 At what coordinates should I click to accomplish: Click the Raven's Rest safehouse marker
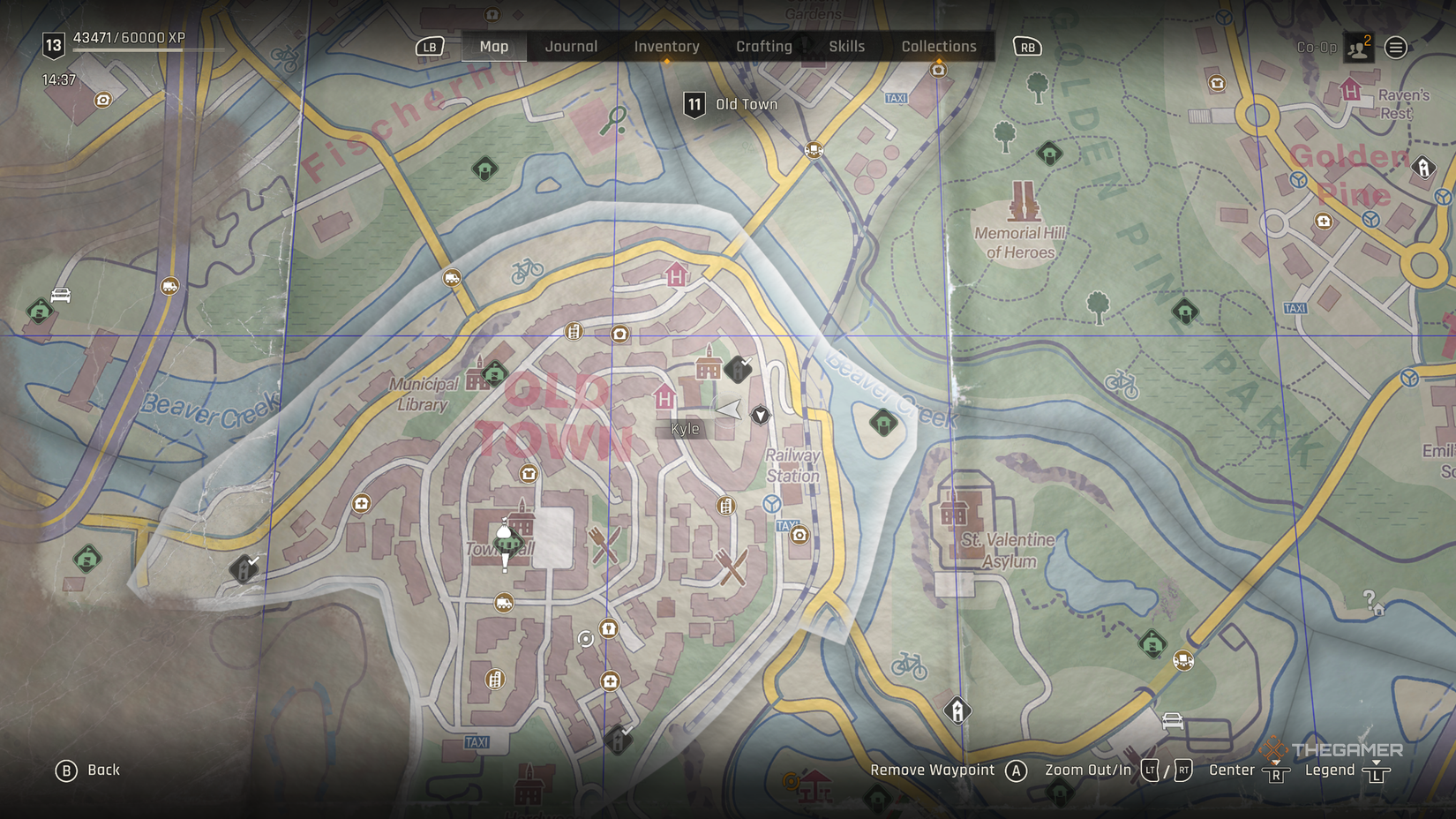[1350, 89]
